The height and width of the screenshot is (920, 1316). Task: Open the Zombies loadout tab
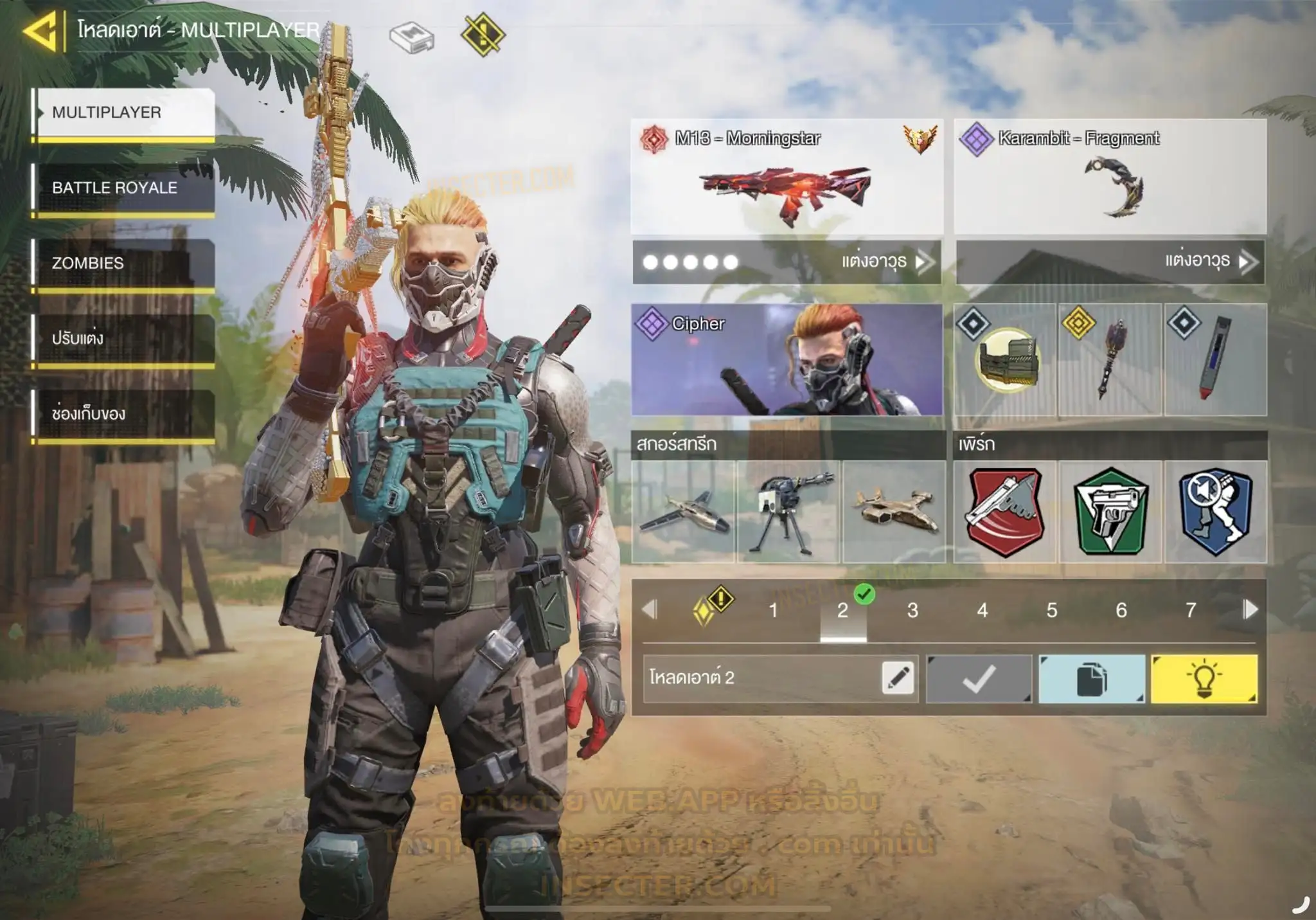(123, 263)
